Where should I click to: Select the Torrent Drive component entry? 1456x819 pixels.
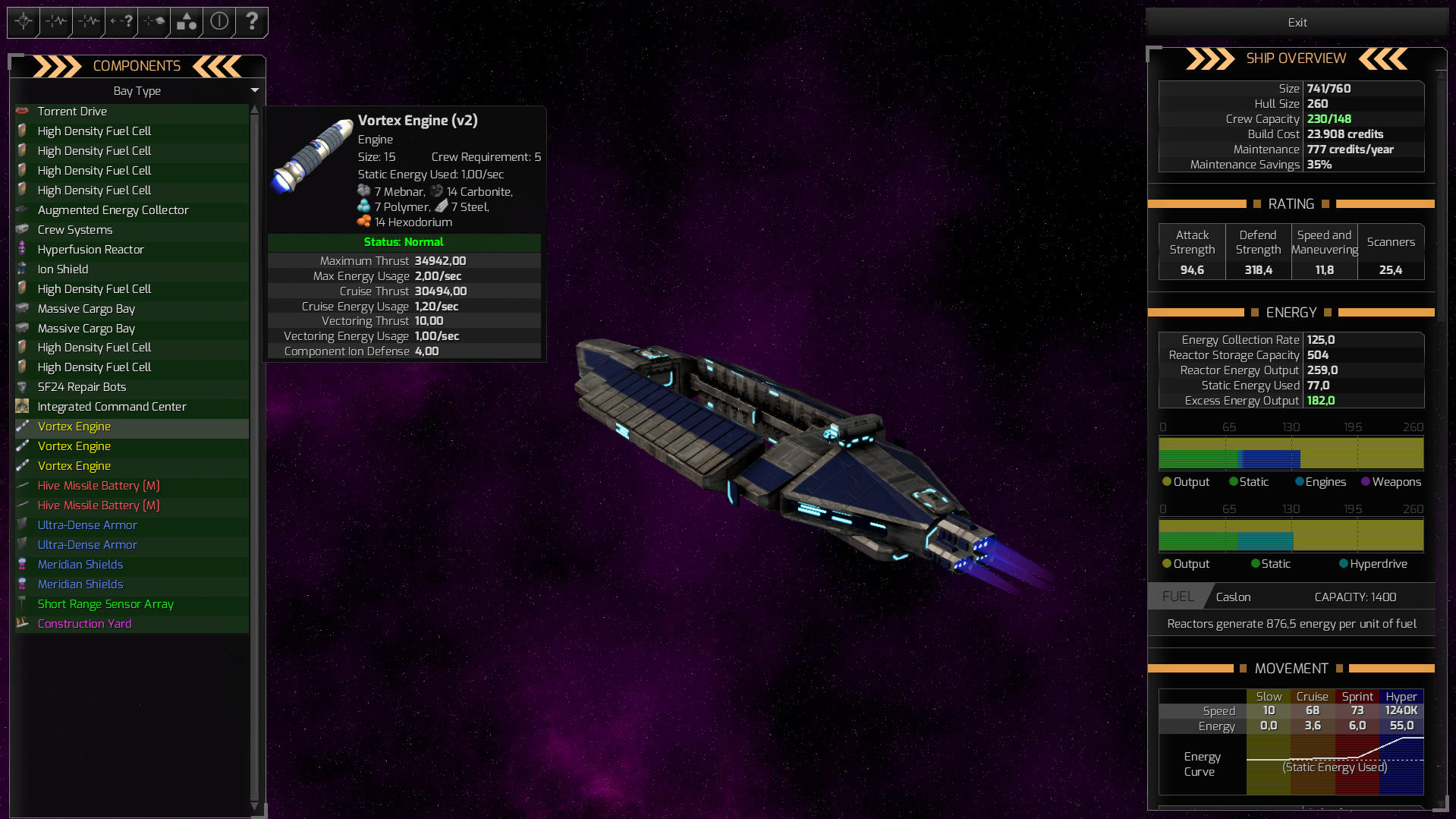point(73,111)
